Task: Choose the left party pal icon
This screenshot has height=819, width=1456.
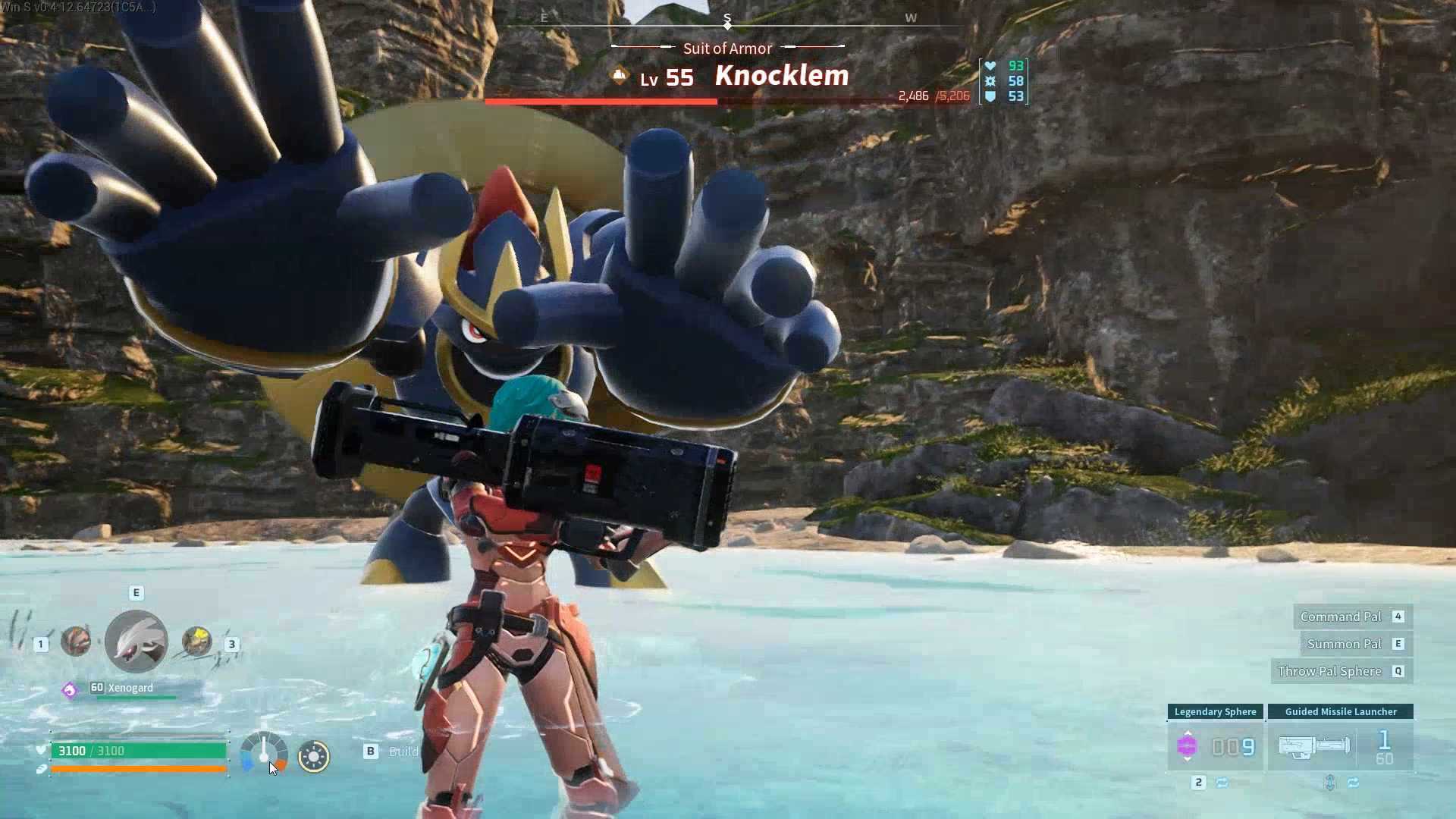Action: 76,642
